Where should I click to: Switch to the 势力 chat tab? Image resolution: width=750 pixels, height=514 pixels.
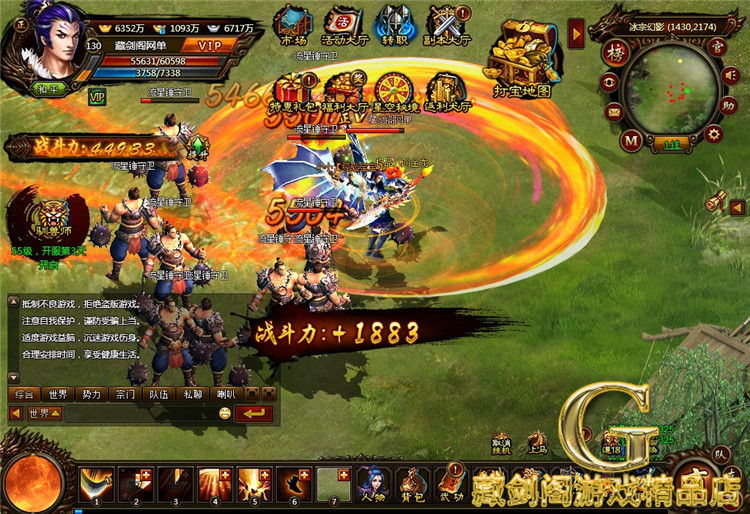coord(91,394)
